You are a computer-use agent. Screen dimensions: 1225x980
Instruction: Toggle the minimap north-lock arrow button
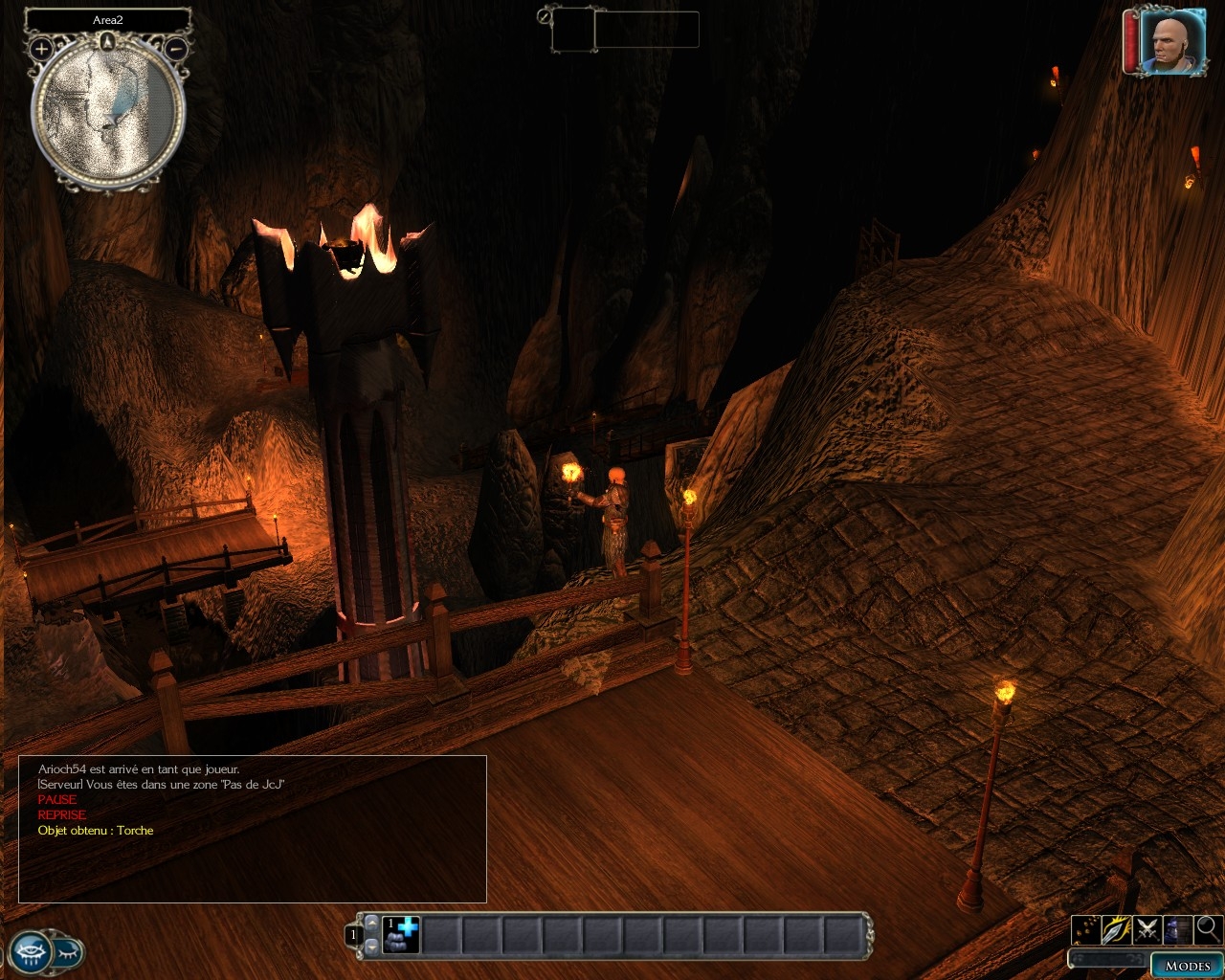point(107,41)
